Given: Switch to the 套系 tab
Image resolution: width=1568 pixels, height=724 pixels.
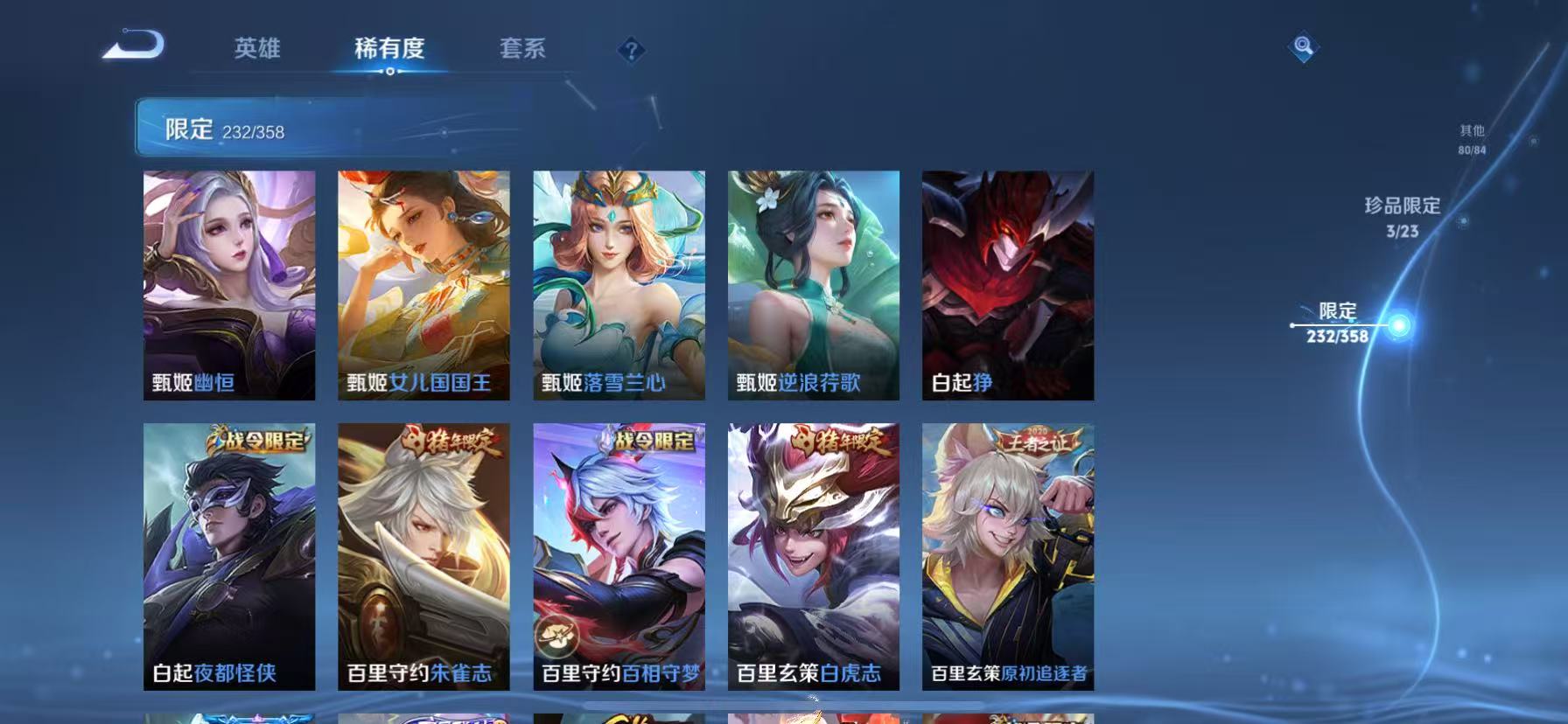Looking at the screenshot, I should pyautogui.click(x=523, y=50).
